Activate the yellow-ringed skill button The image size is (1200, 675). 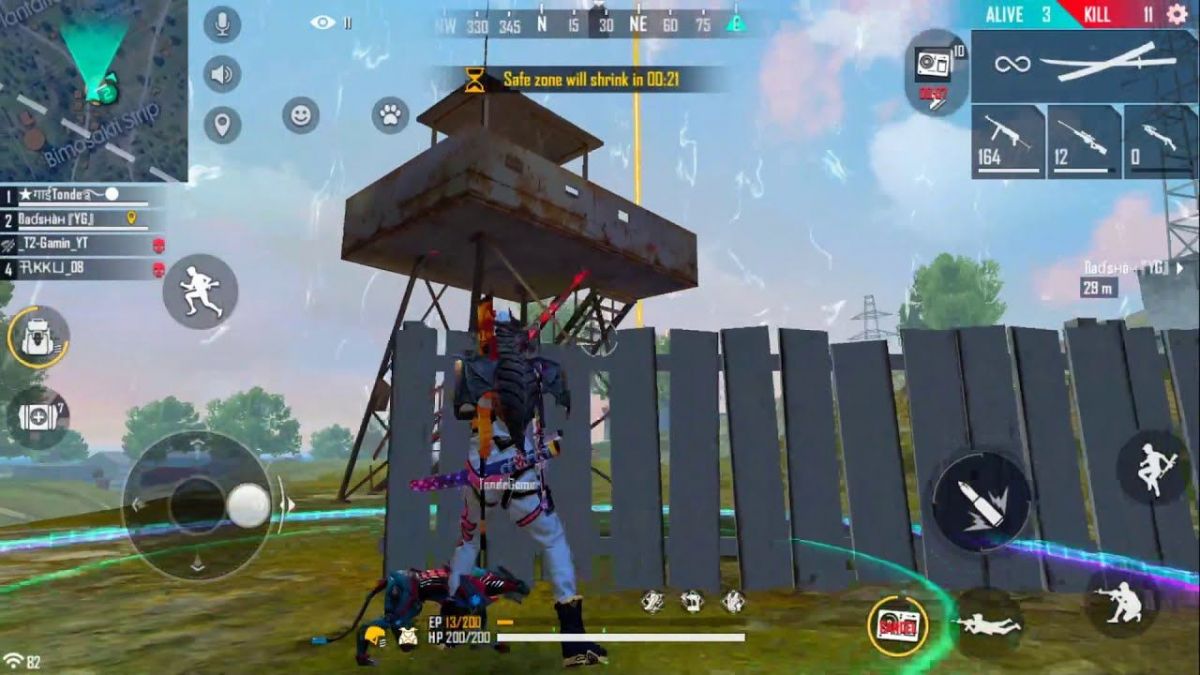(897, 626)
